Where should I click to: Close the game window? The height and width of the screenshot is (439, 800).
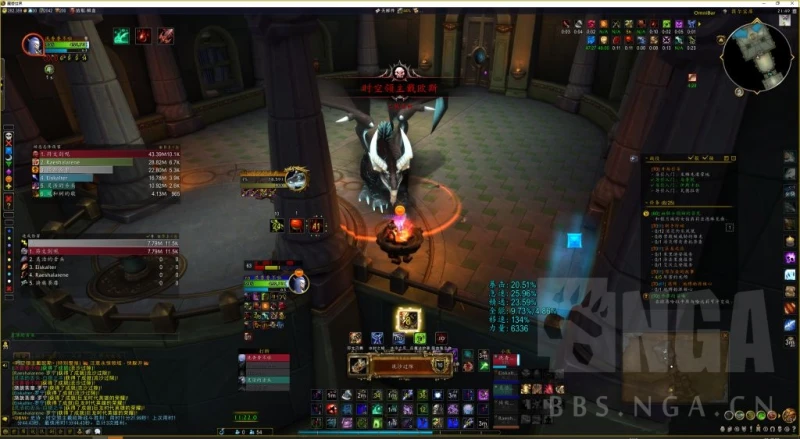click(792, 4)
